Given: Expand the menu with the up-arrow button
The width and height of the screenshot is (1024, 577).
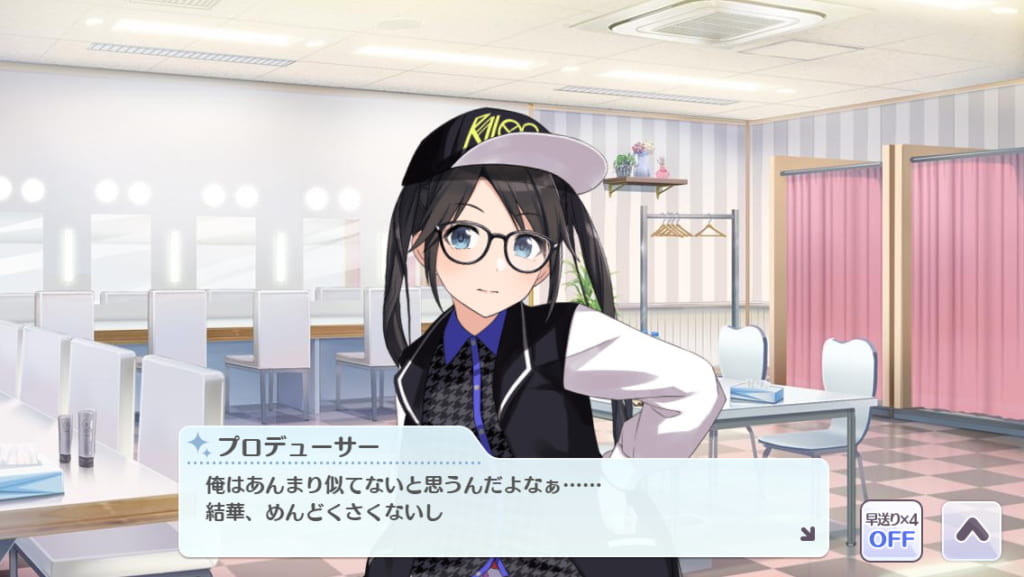Looking at the screenshot, I should pyautogui.click(x=971, y=530).
